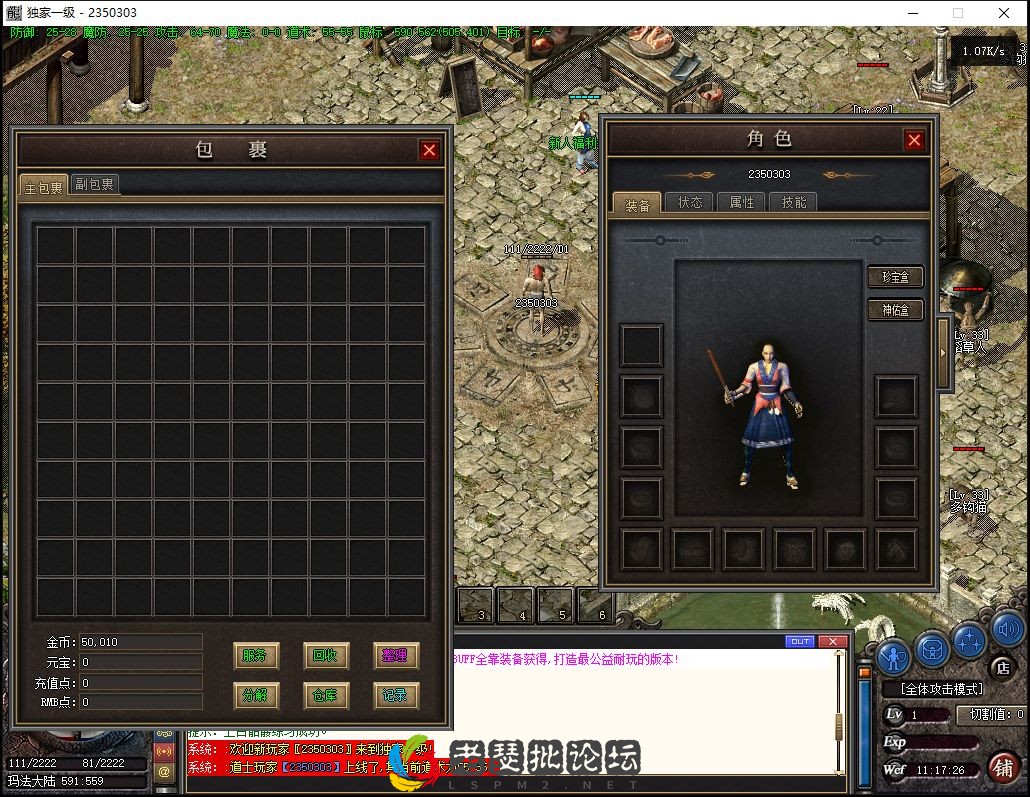The width and height of the screenshot is (1030, 797).
Task: Maximize the game window
Action: [958, 13]
